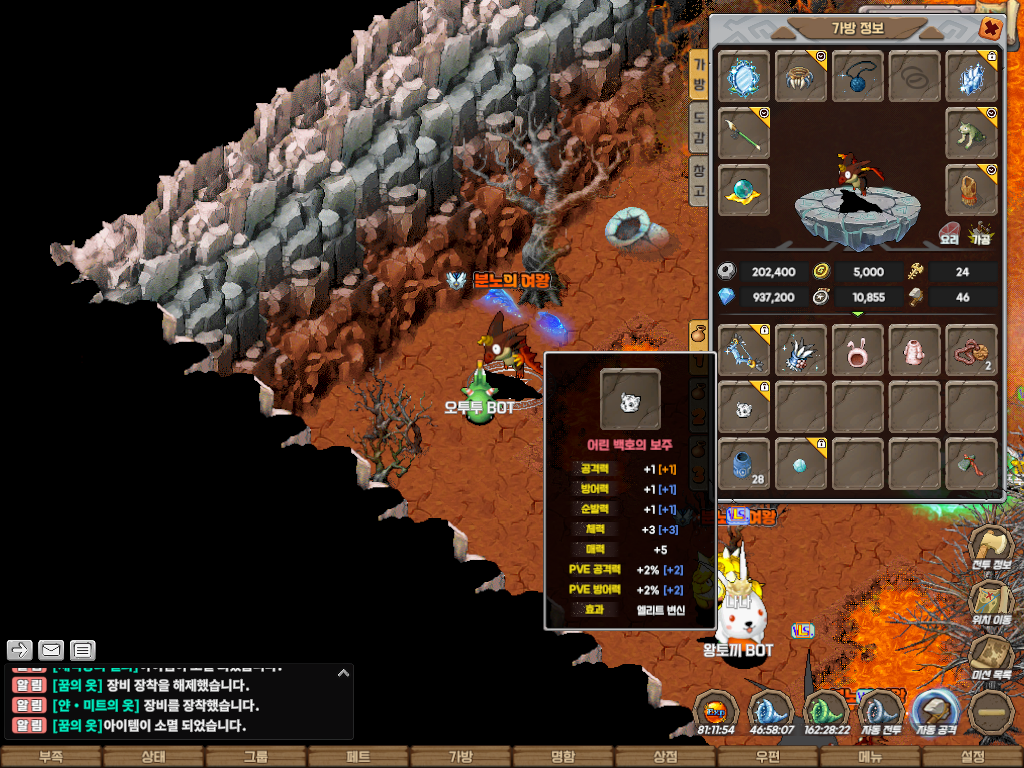
Task: Open the 우편 mail menu
Action: (x=767, y=757)
